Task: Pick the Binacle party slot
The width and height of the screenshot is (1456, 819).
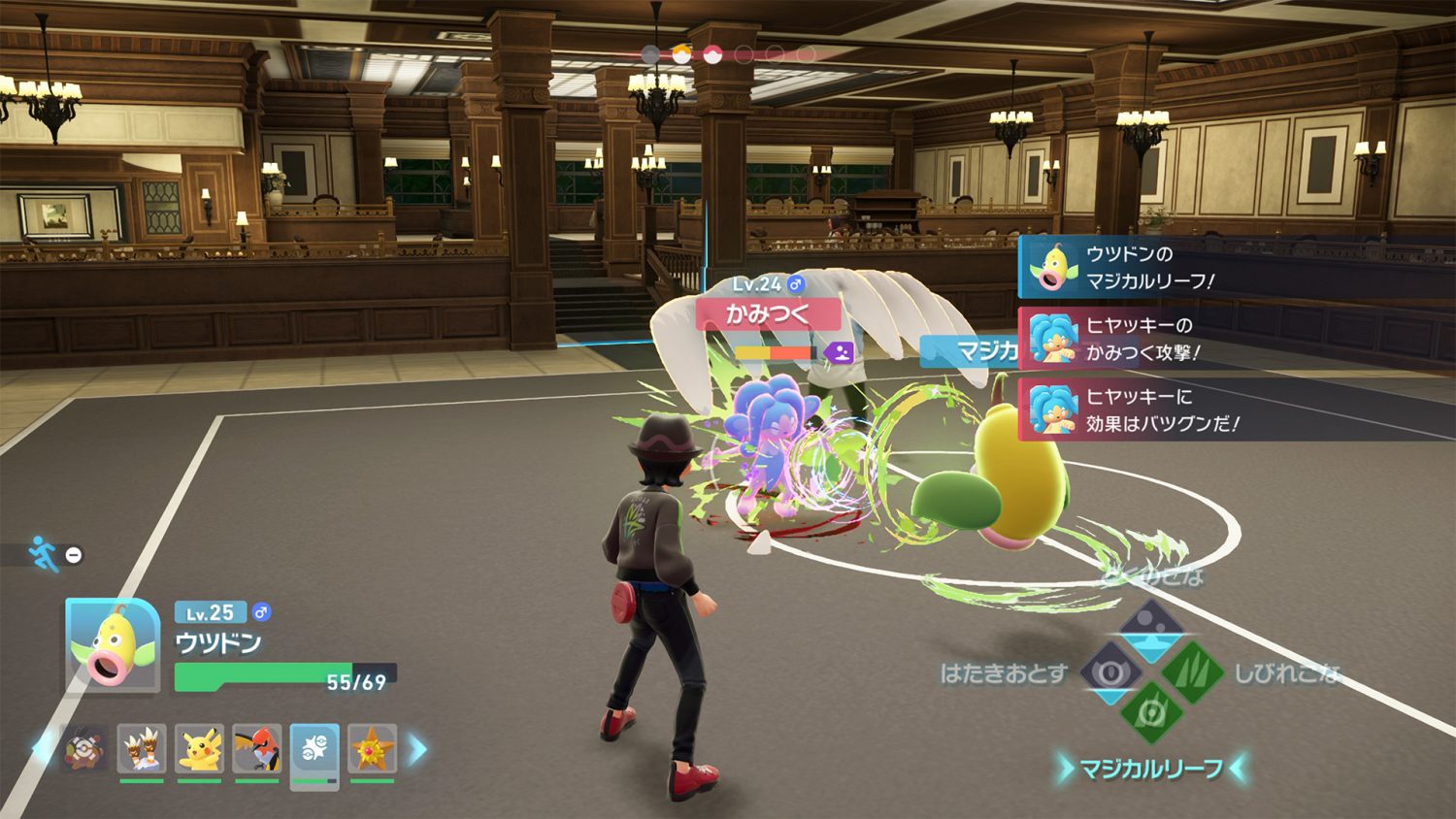Action: click(143, 748)
